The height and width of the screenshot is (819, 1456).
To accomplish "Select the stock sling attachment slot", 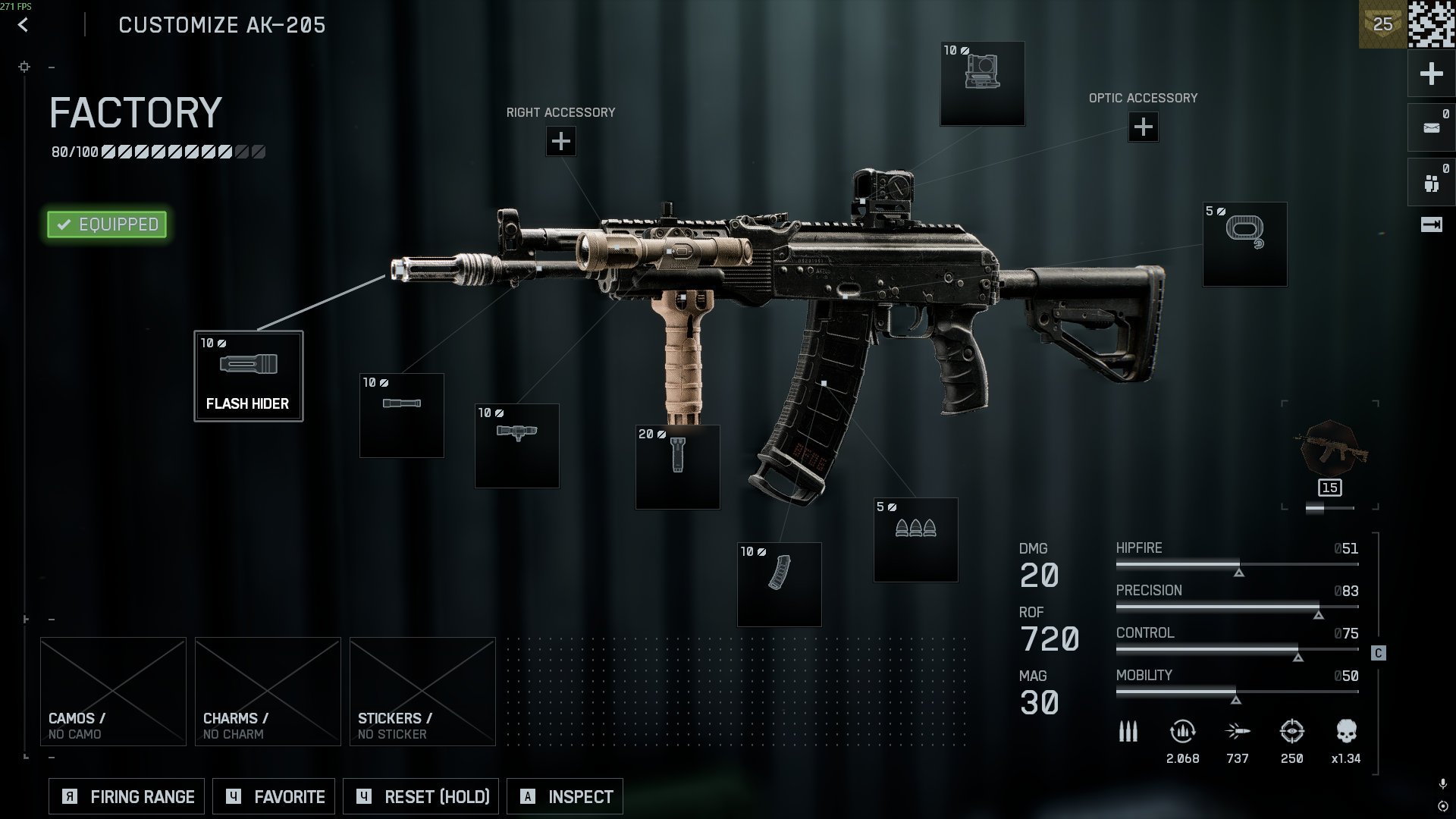I will point(1244,244).
